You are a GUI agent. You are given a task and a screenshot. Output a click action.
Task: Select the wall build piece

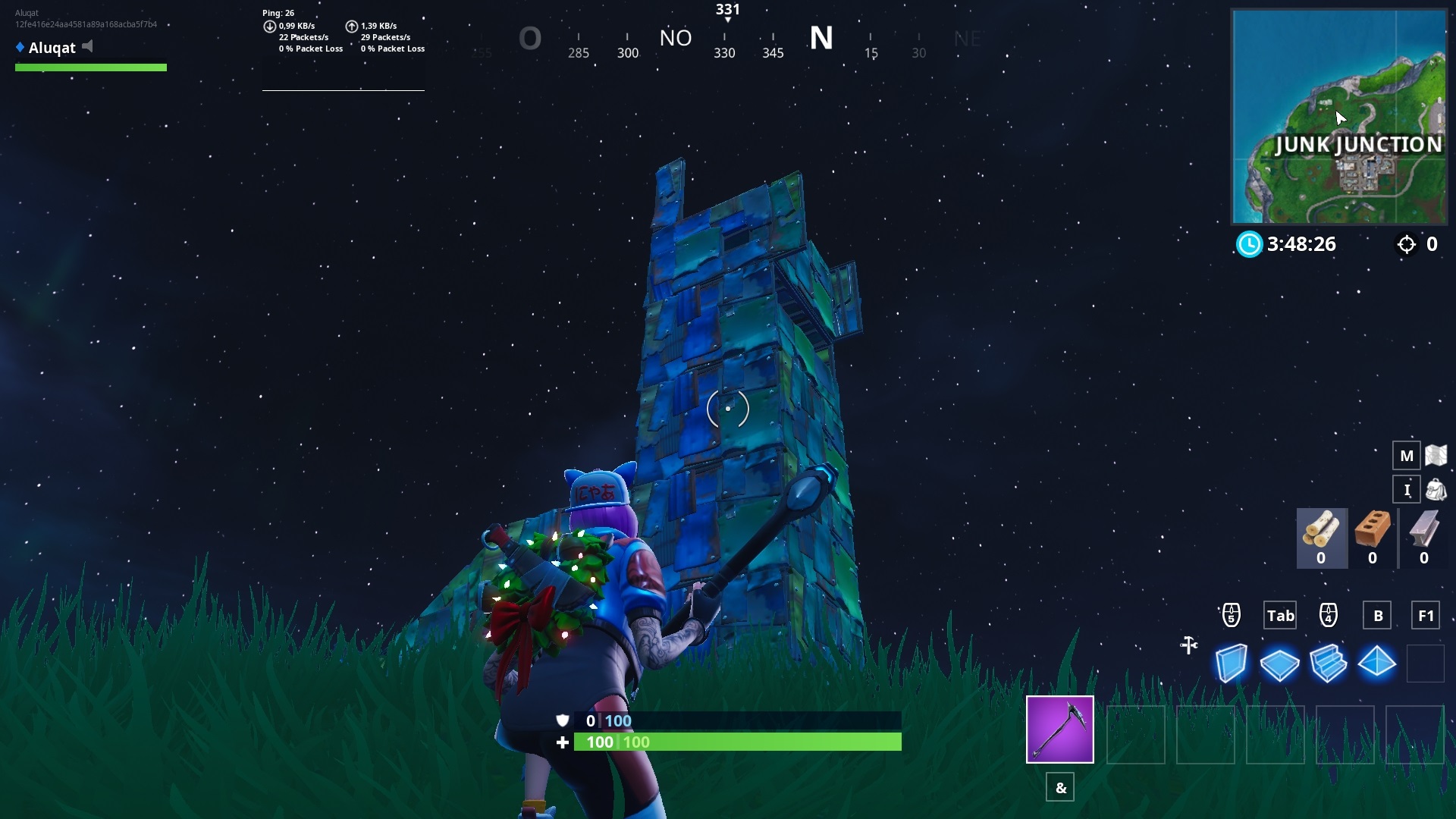1232,663
